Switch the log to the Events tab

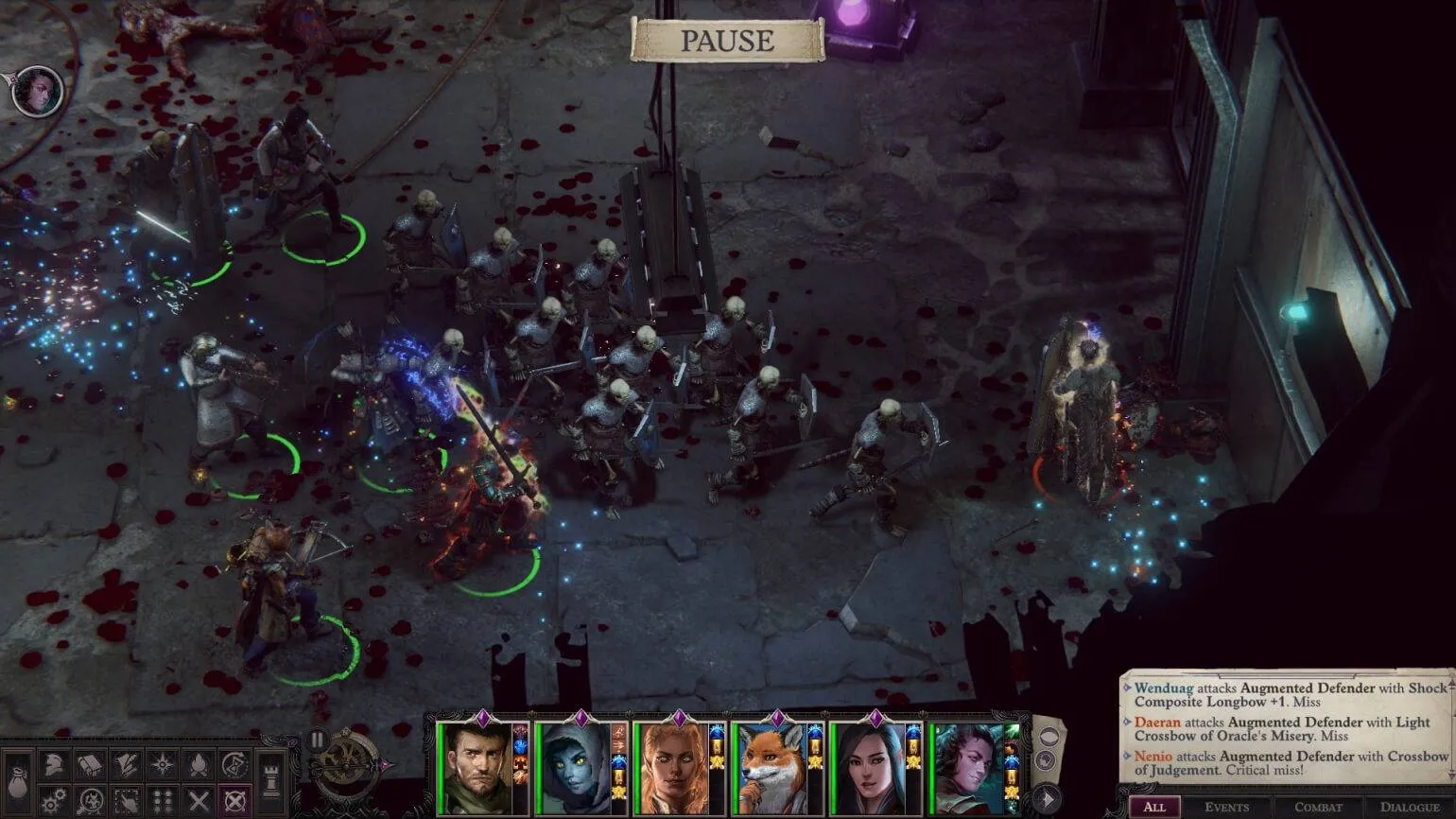[1226, 808]
